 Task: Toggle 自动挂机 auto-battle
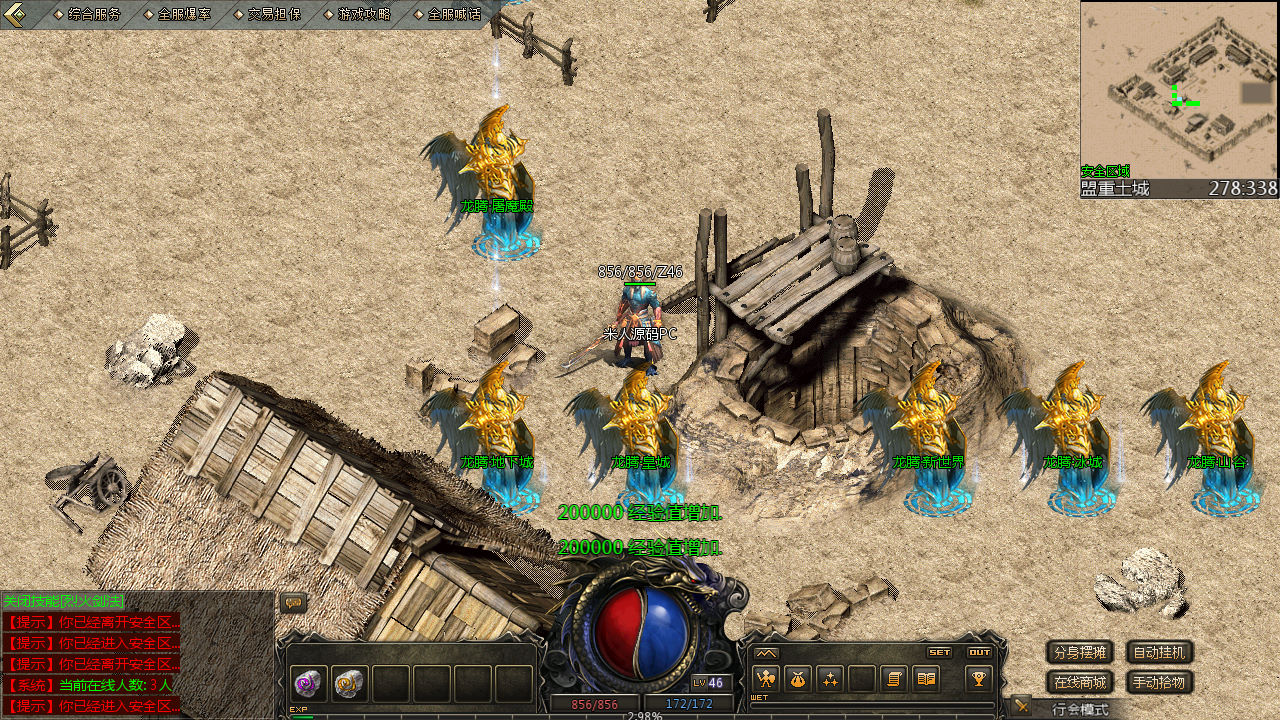(x=1160, y=653)
